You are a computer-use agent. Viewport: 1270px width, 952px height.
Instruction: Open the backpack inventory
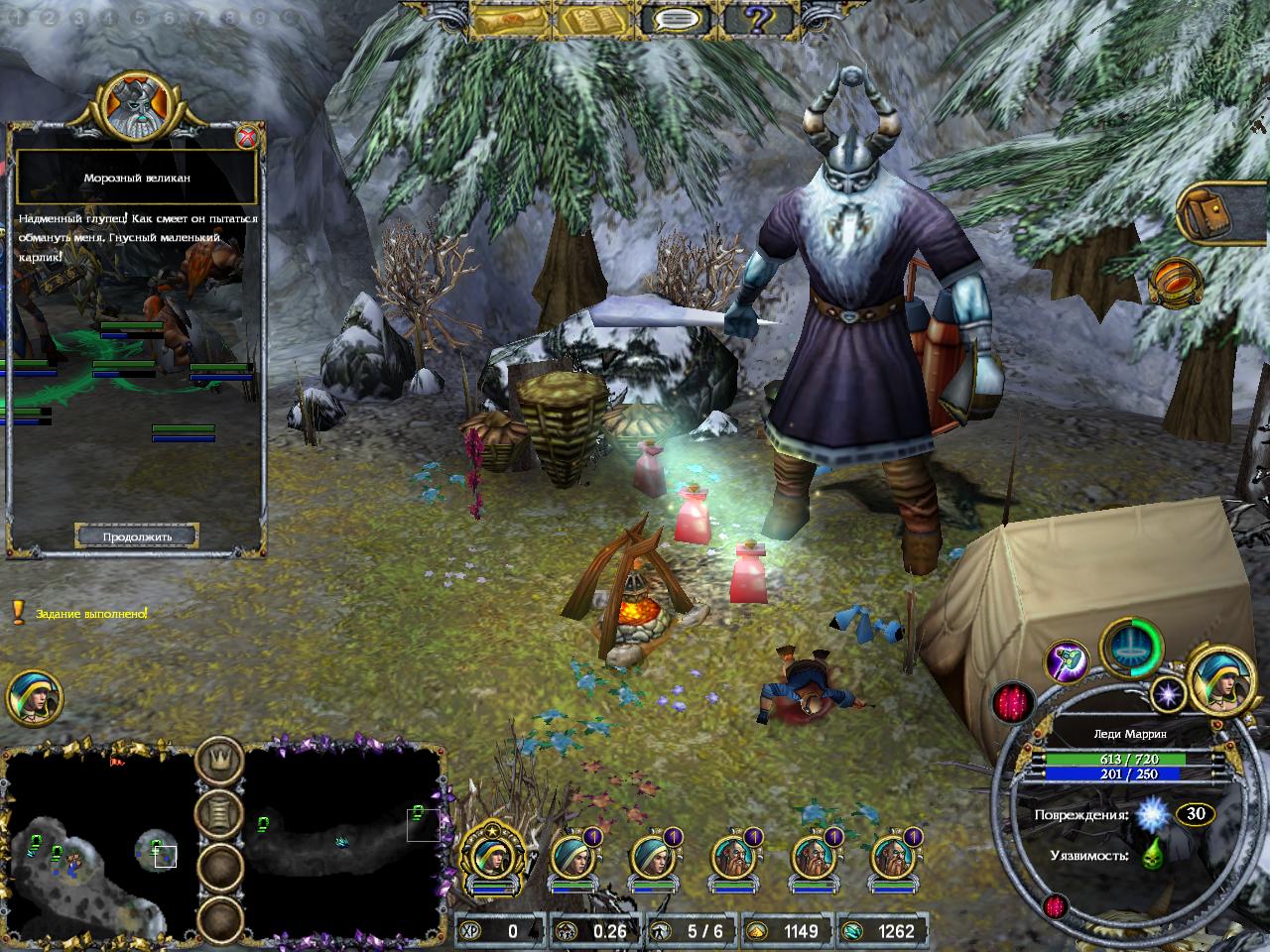tap(1219, 209)
